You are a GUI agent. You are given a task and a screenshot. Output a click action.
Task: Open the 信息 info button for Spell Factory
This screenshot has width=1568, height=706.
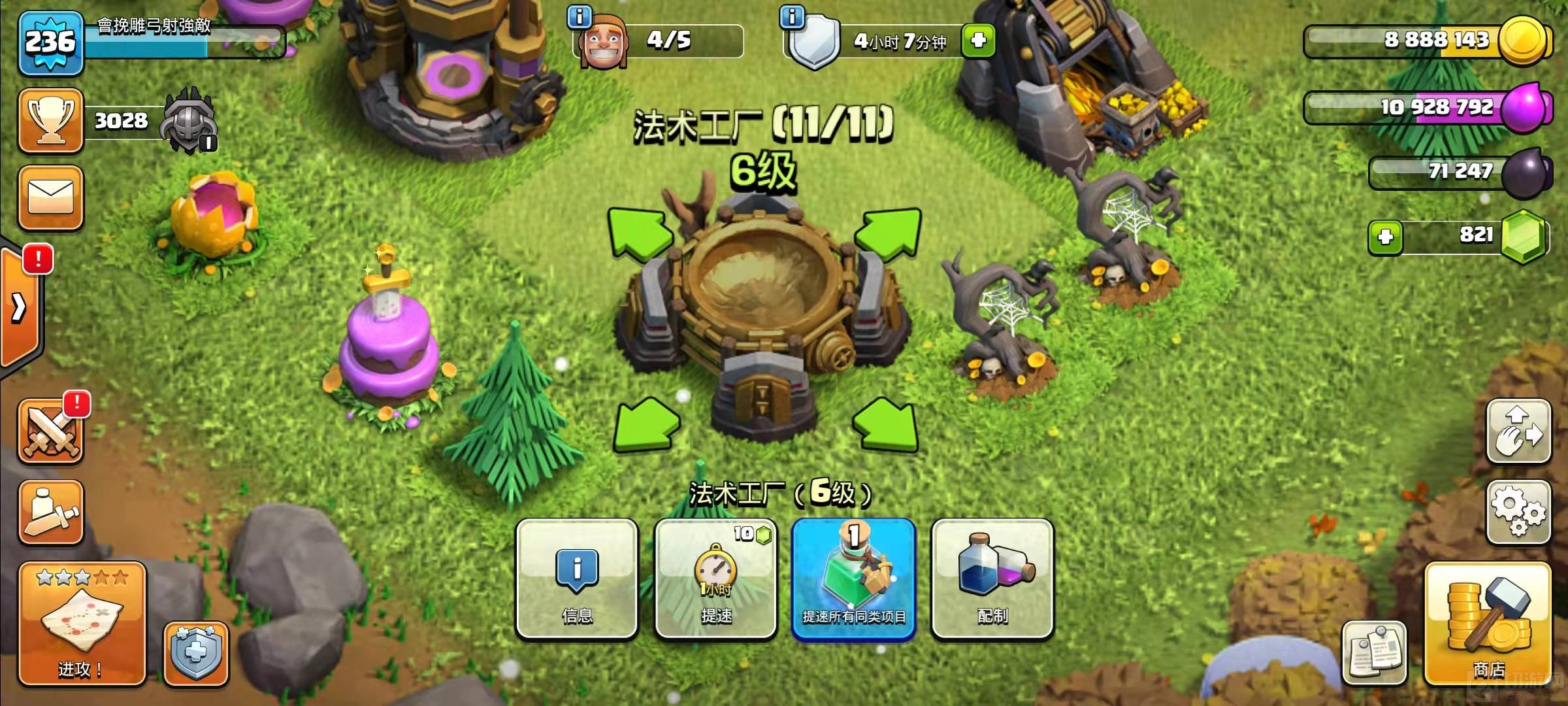pos(577,579)
